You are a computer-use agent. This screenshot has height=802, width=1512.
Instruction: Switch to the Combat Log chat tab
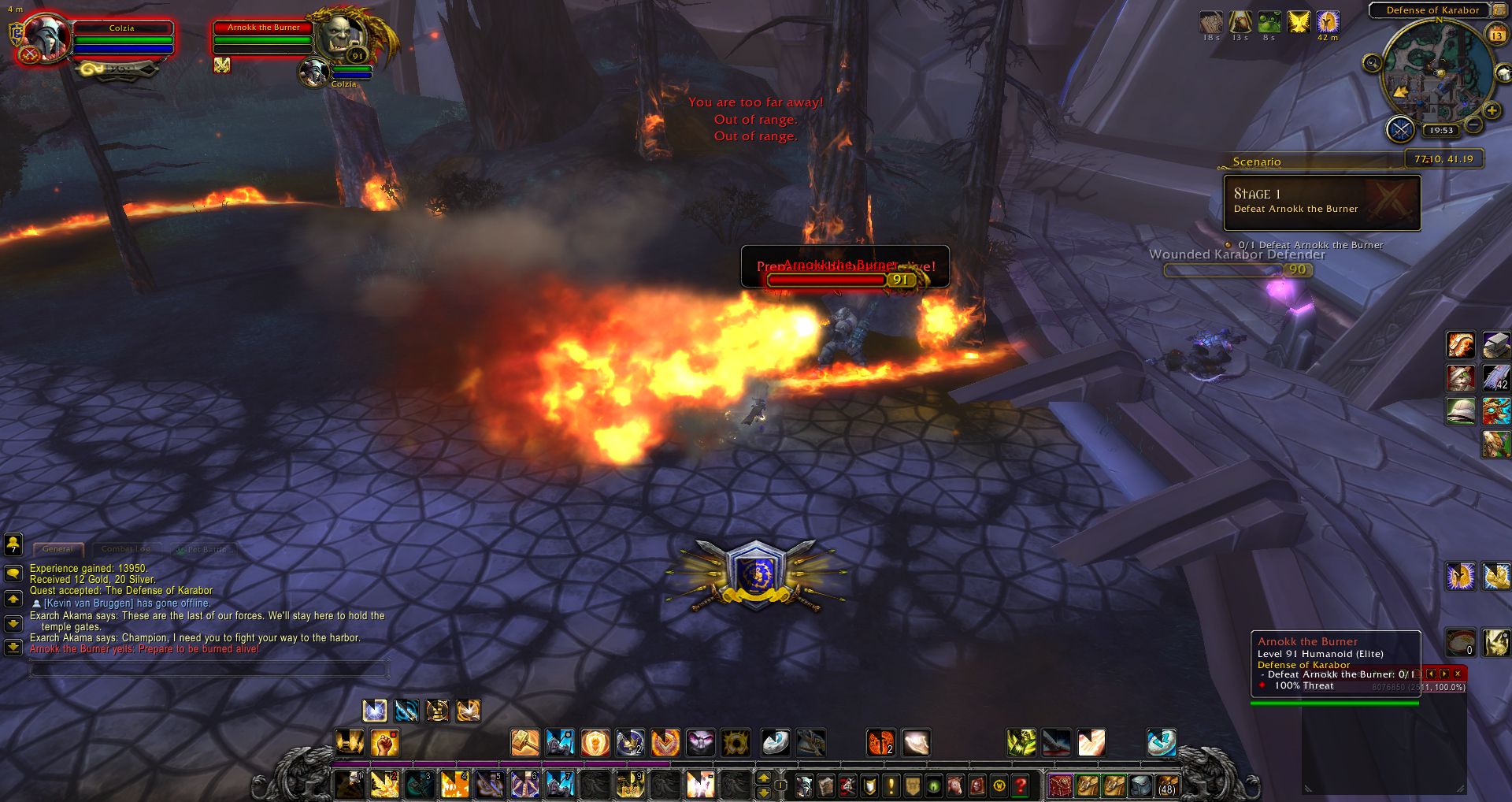click(x=125, y=549)
